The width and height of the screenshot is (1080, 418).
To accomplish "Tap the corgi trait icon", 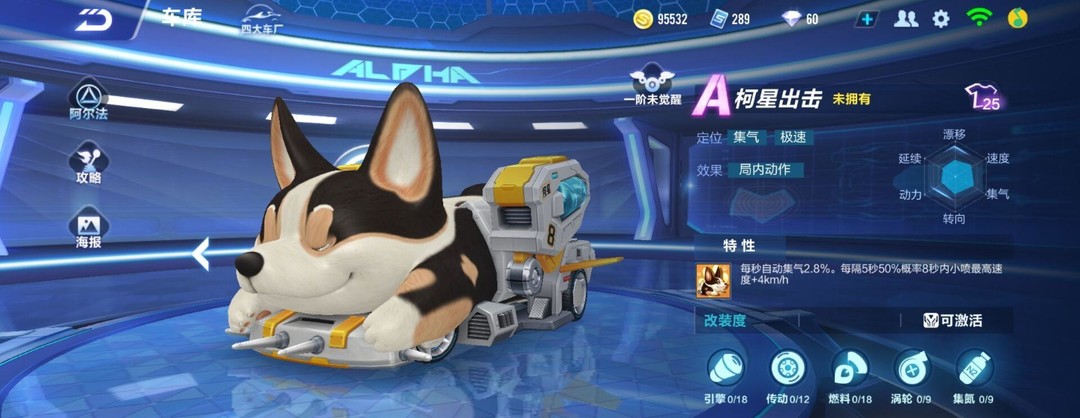I will tap(713, 279).
